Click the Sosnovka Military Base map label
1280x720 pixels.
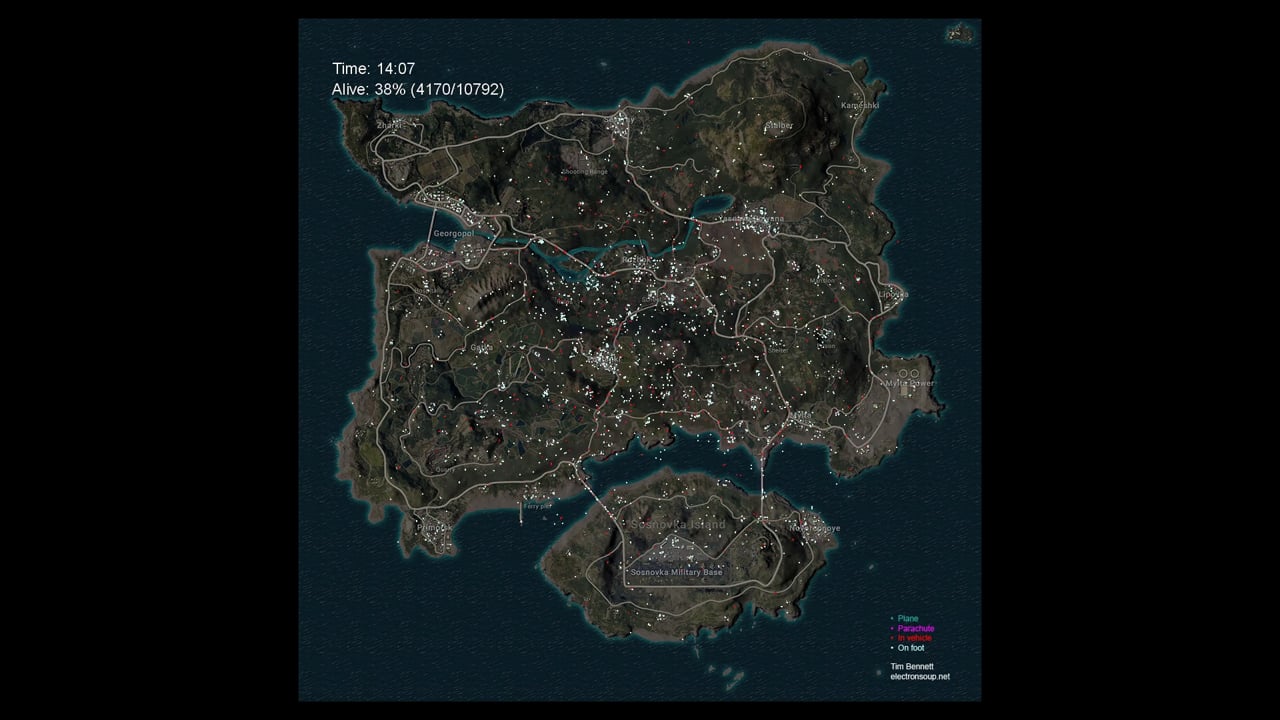pos(676,572)
